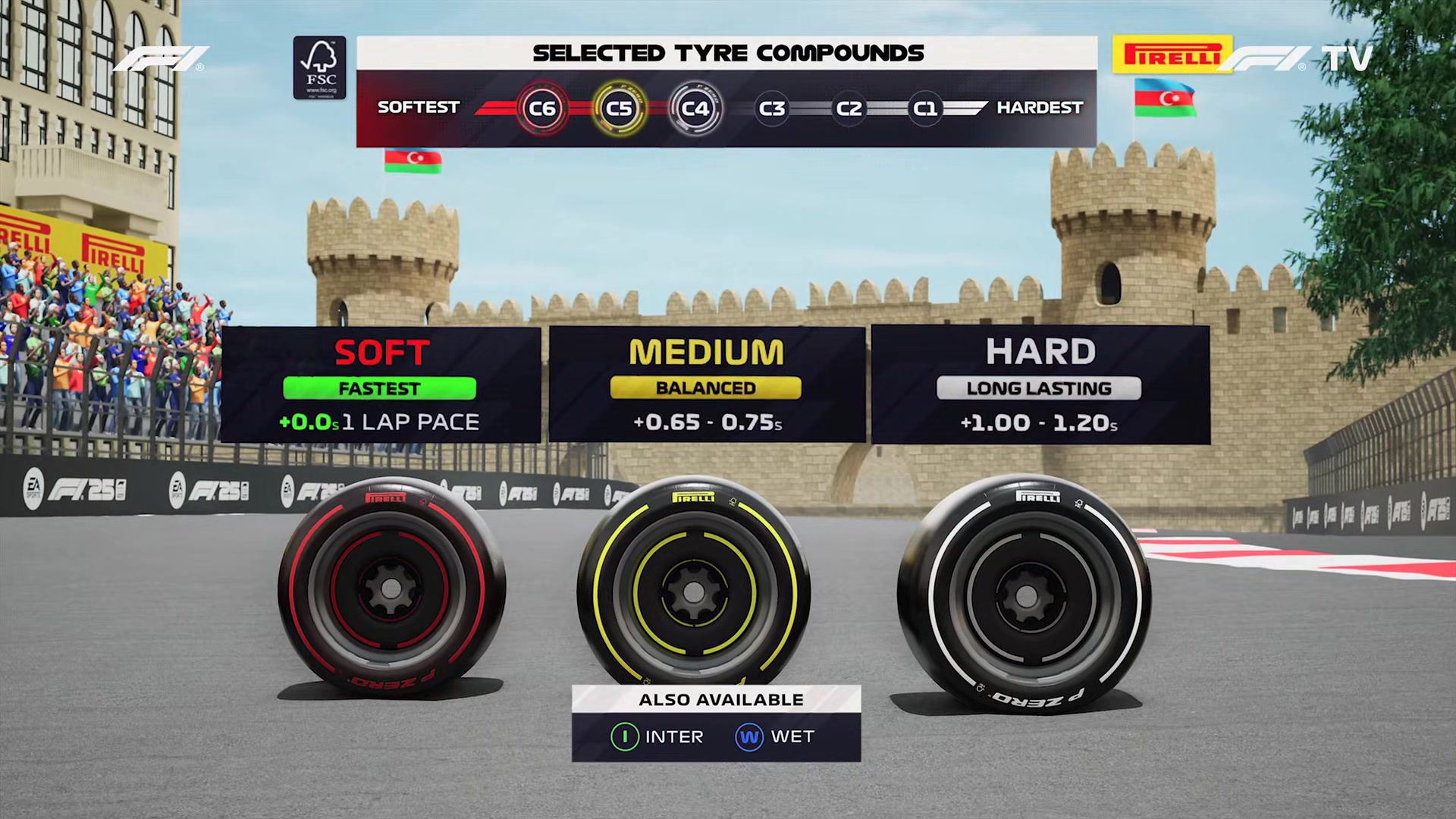Select the C6 softest compound icon
This screenshot has width=1456, height=819.
coord(542,108)
